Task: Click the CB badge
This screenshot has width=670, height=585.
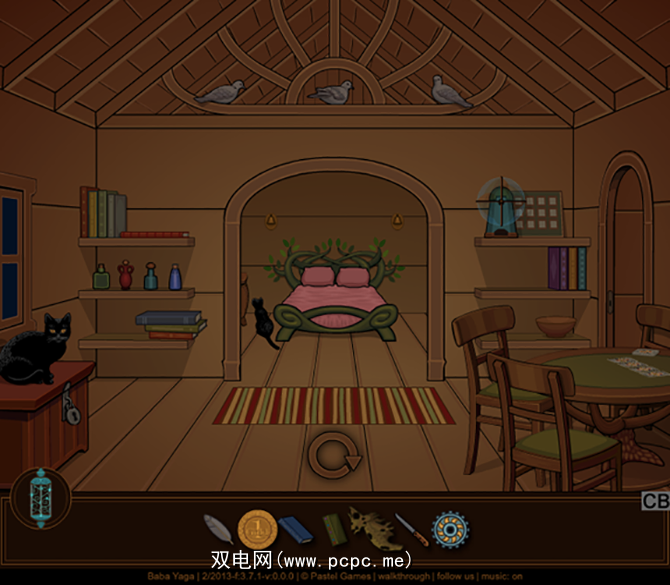Action: coord(655,501)
